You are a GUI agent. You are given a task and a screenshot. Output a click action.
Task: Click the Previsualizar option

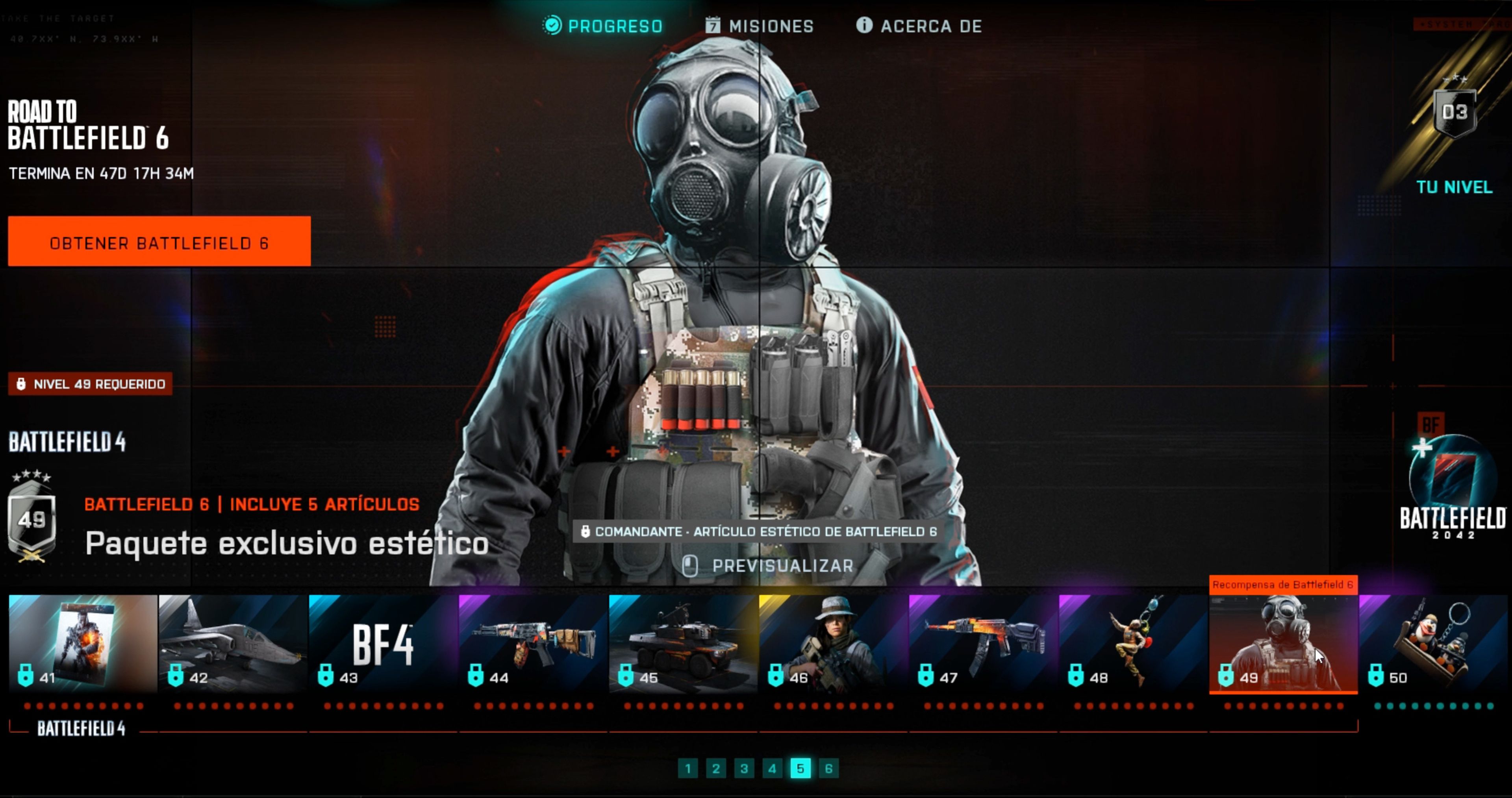click(783, 566)
